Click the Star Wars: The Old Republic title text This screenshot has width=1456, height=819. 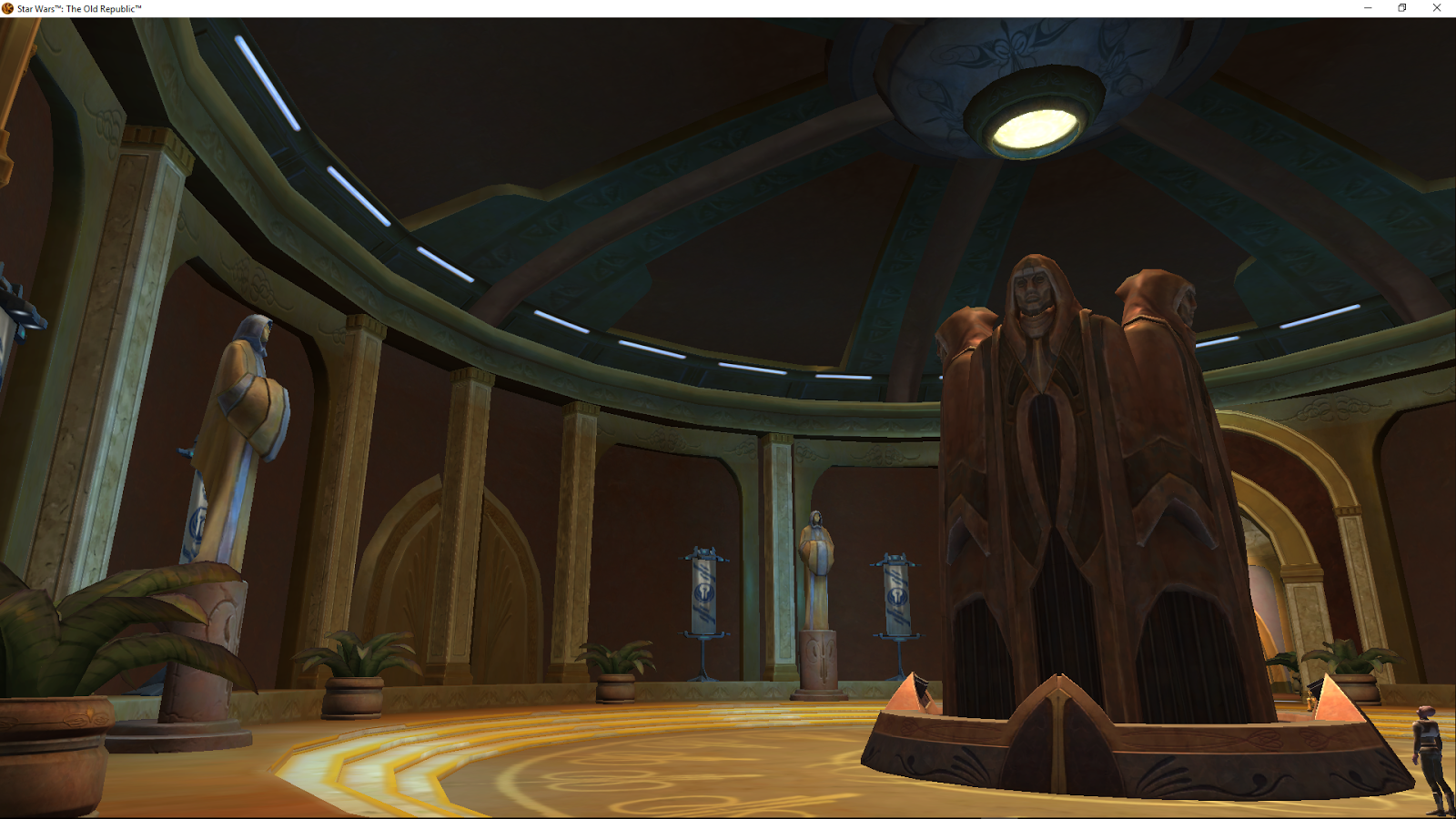click(77, 6)
